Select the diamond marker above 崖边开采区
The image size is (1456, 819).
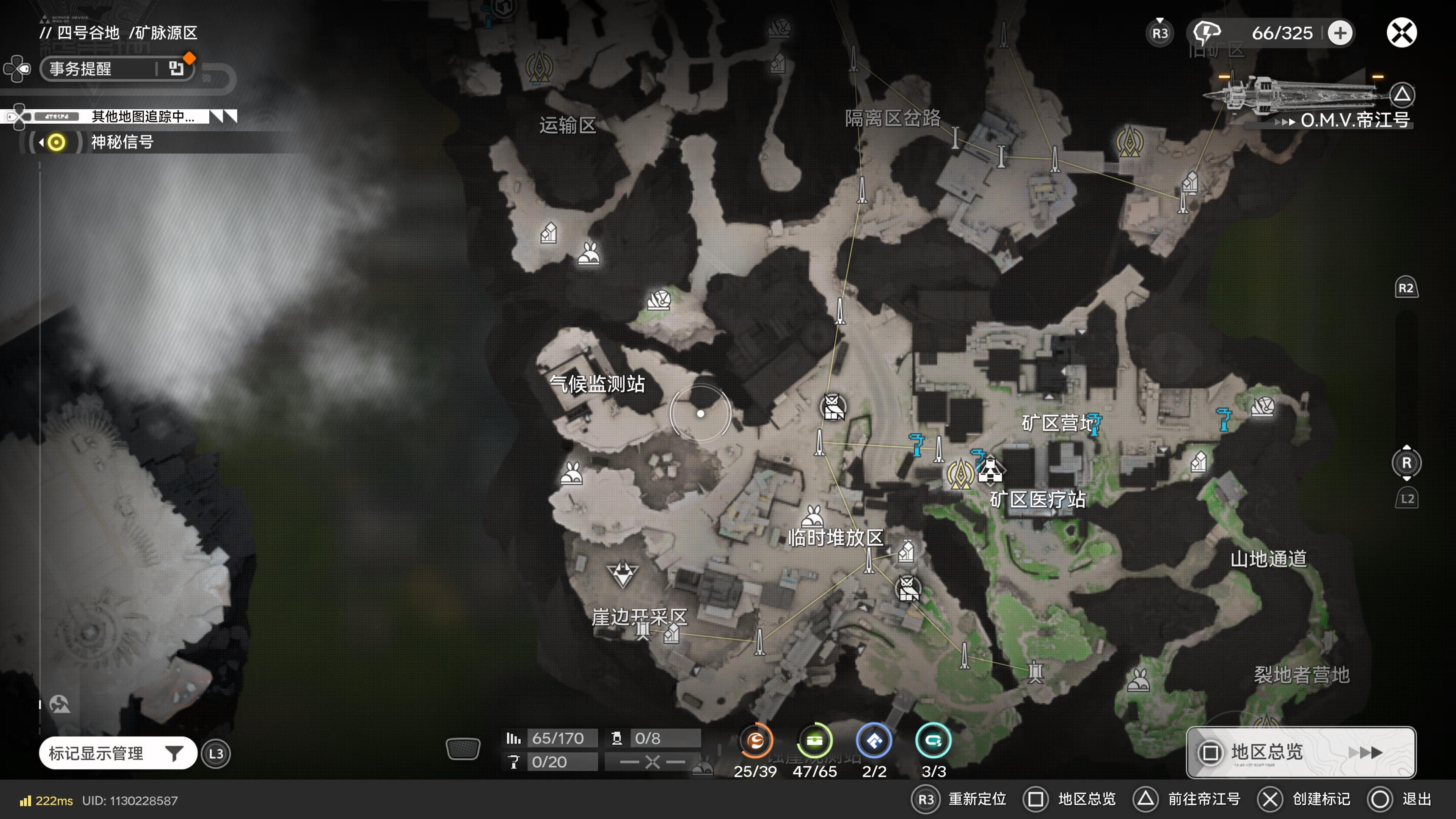click(622, 574)
